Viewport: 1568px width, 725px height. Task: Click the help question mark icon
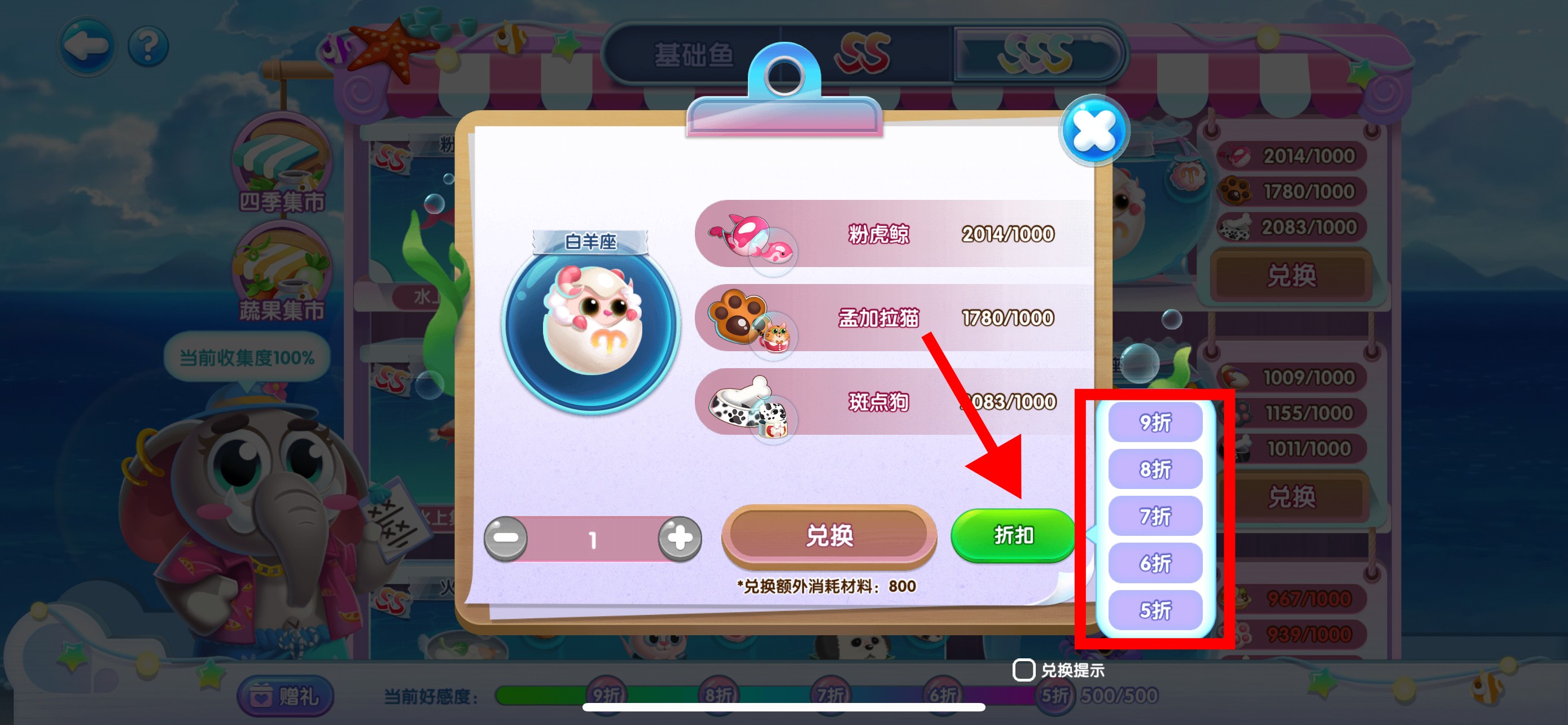coord(150,47)
